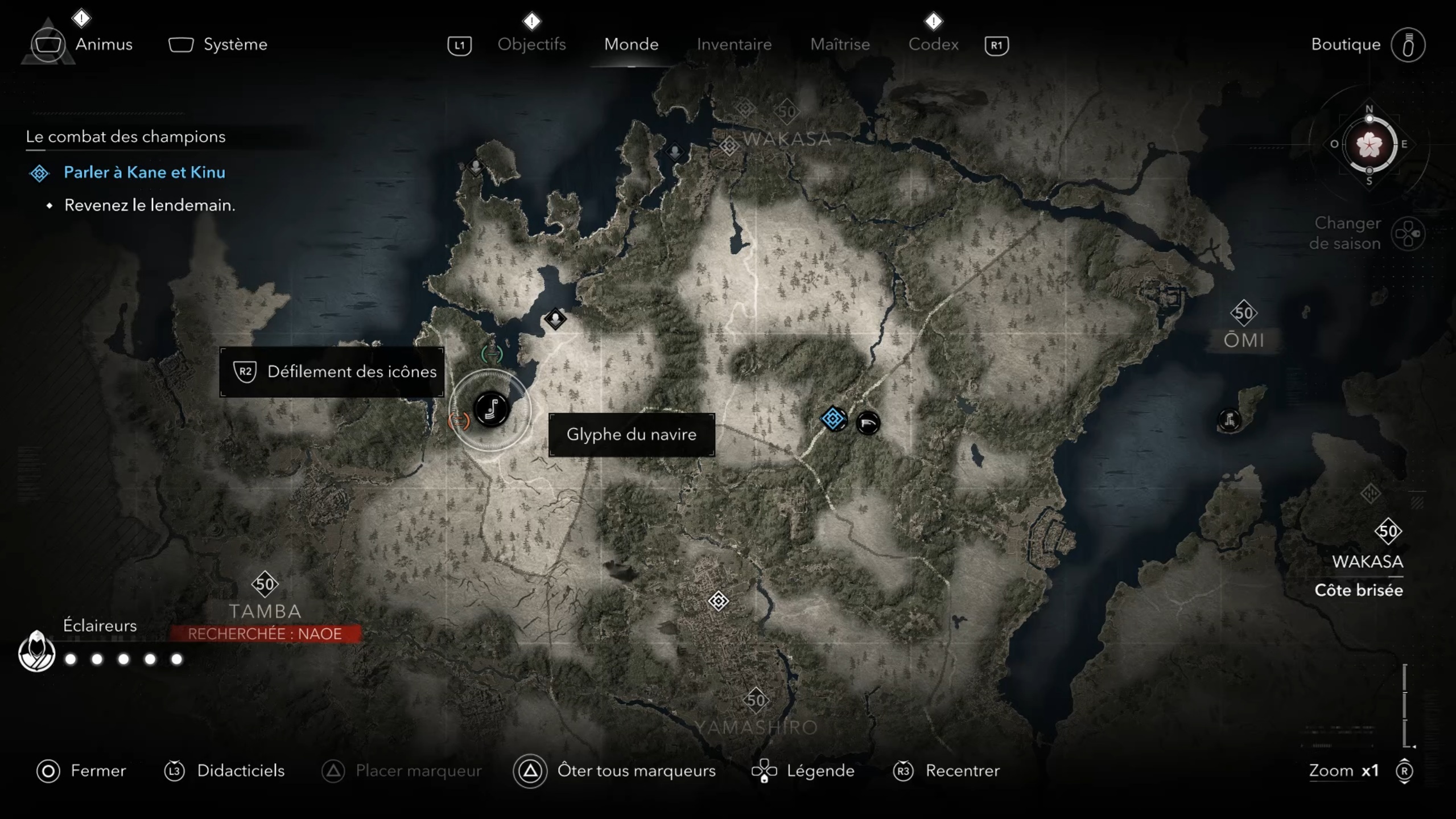The image size is (1456, 819).
Task: Switch to the Objectifs tab
Action: (x=531, y=44)
